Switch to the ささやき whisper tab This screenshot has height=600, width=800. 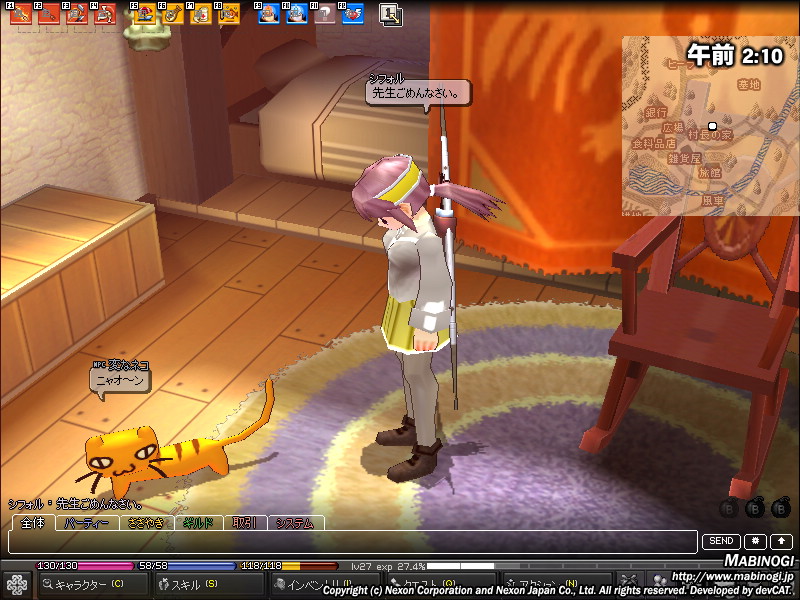tap(145, 523)
